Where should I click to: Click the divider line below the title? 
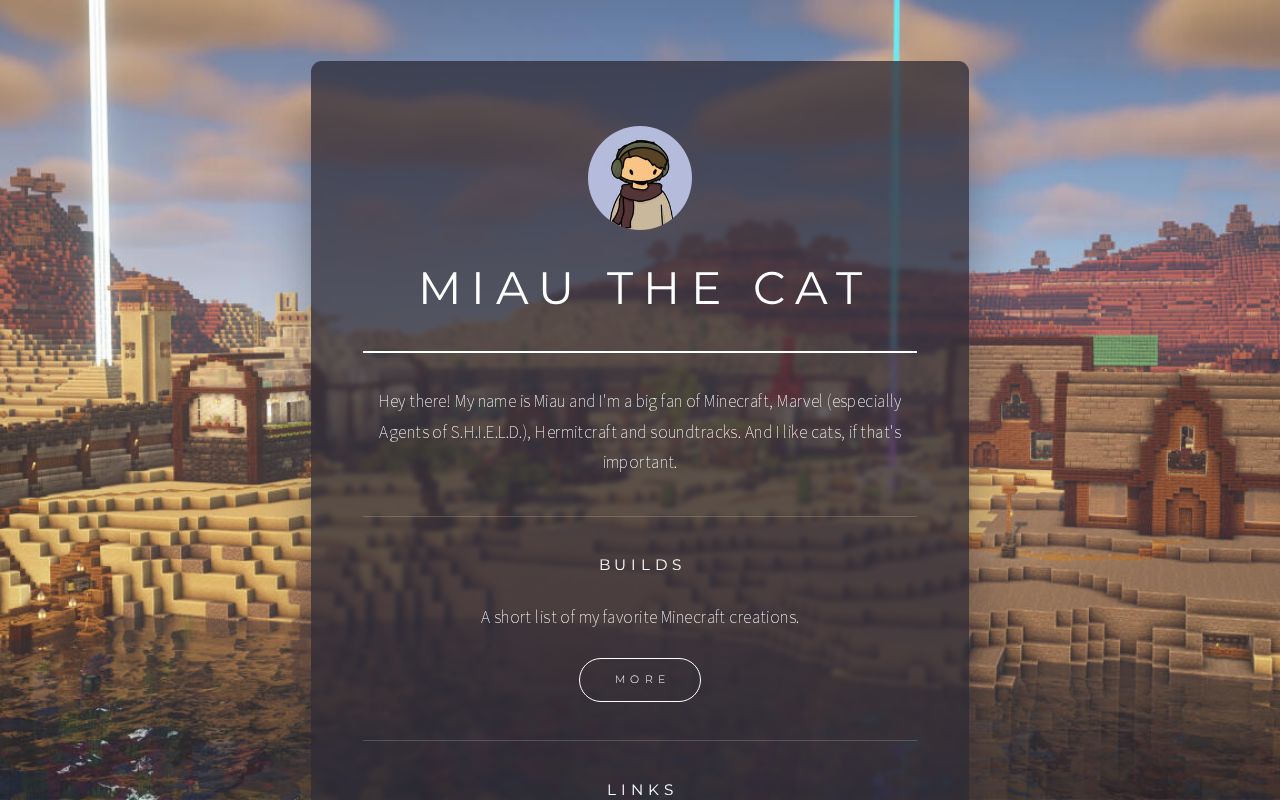tap(640, 352)
